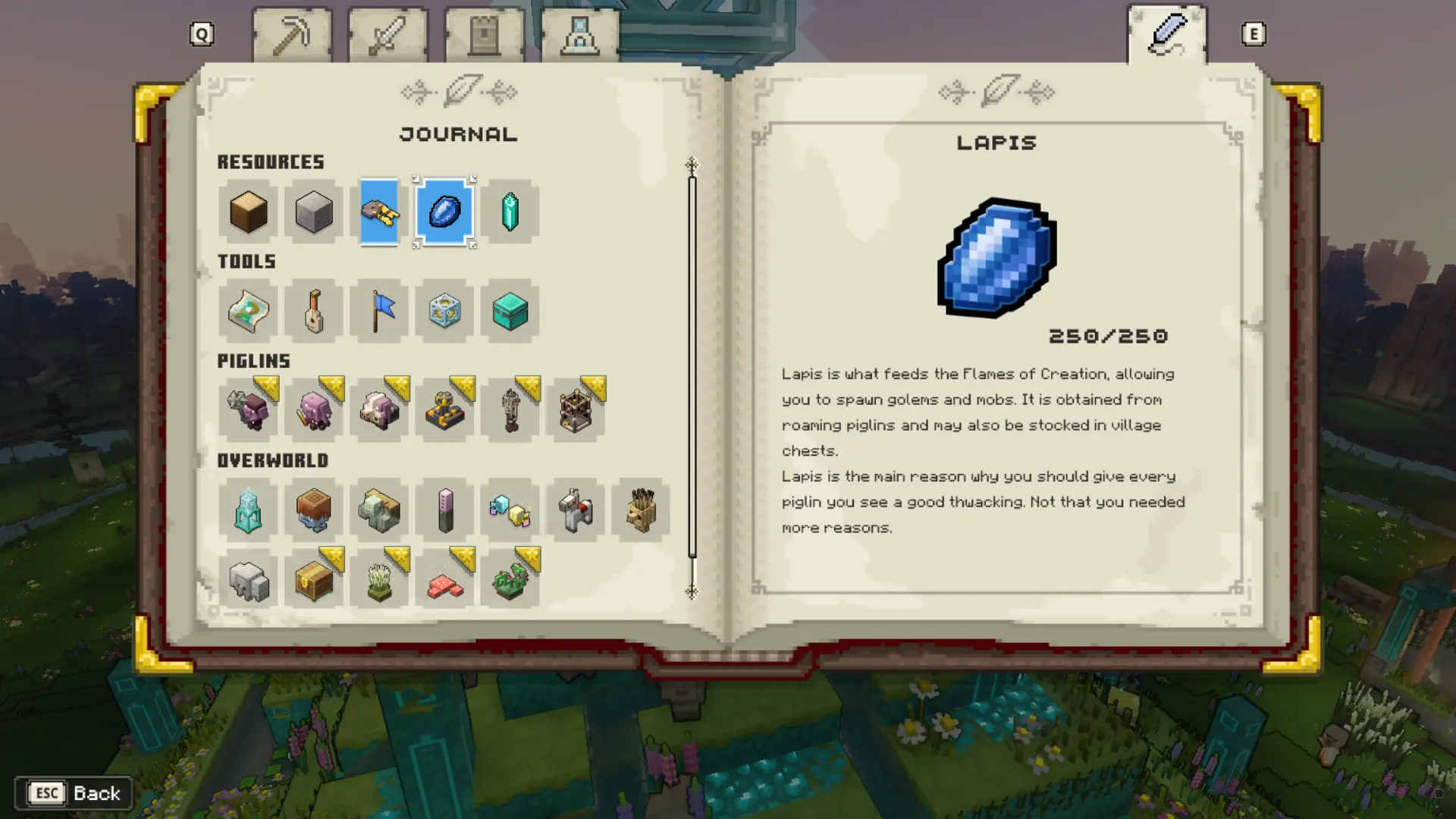This screenshot has height=819, width=1456.
Task: Open the stone resource journal entry
Action: 313,213
